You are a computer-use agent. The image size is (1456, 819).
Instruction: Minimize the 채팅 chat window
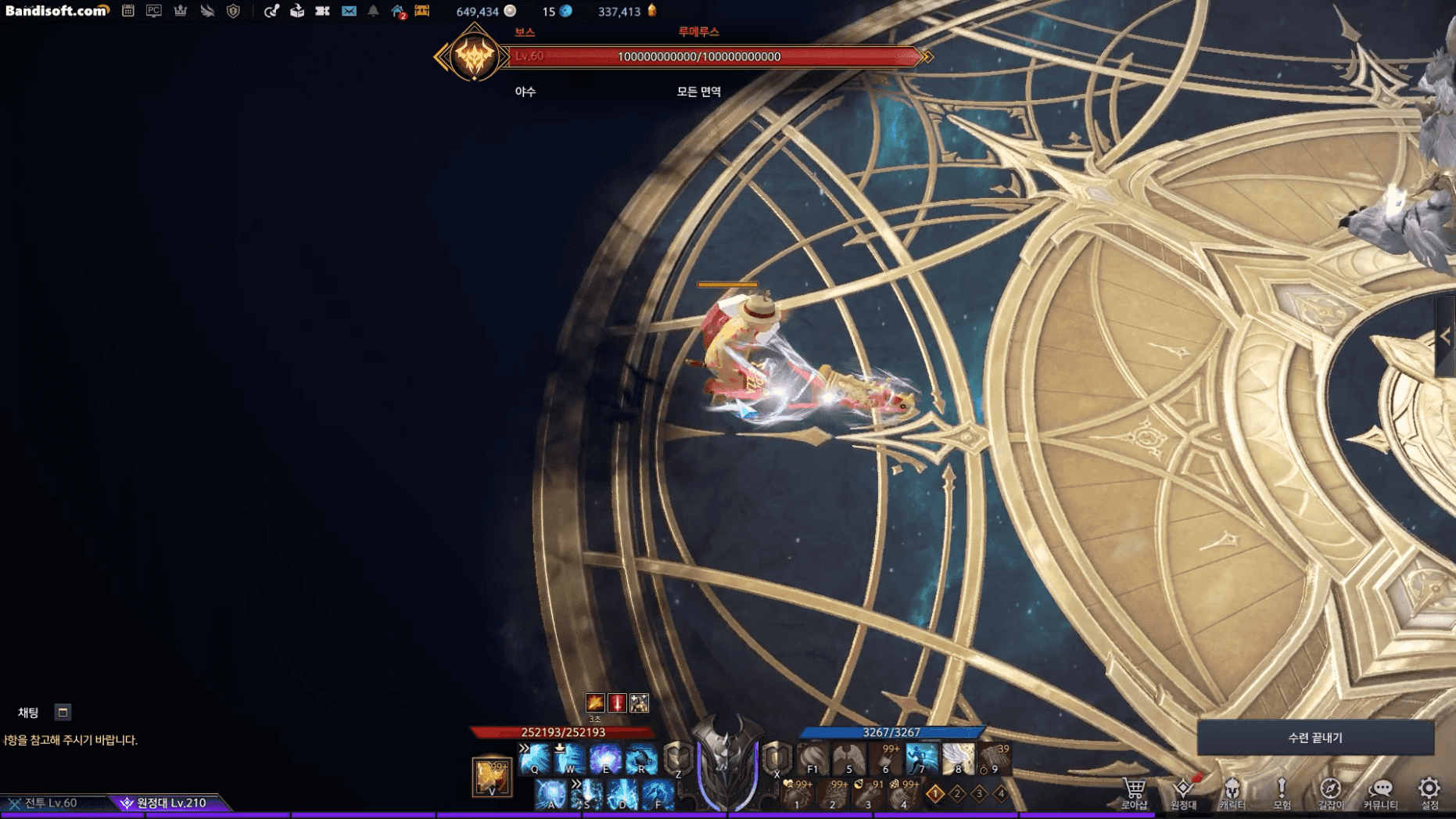click(63, 712)
